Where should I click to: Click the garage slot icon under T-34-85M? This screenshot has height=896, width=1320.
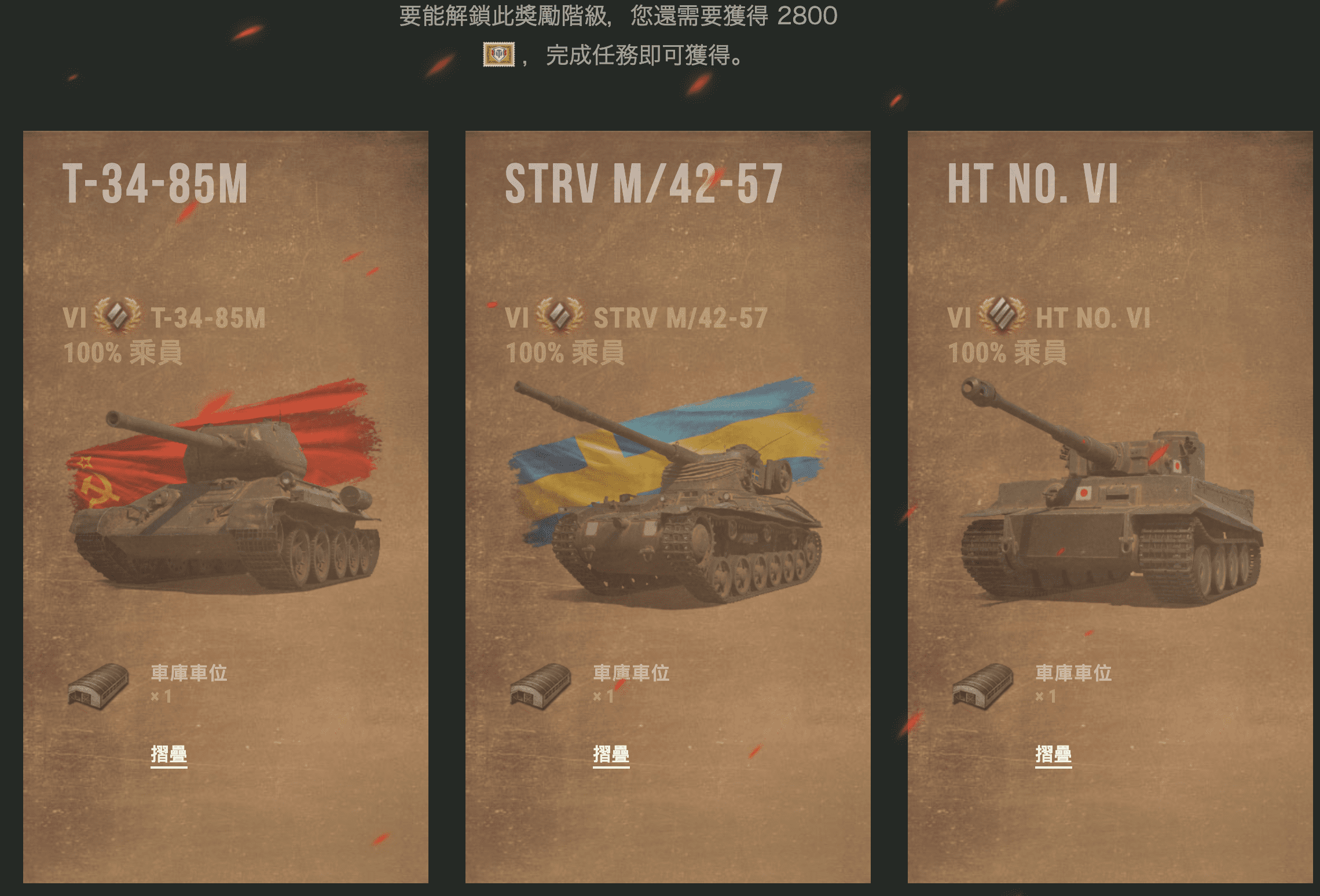[98, 686]
